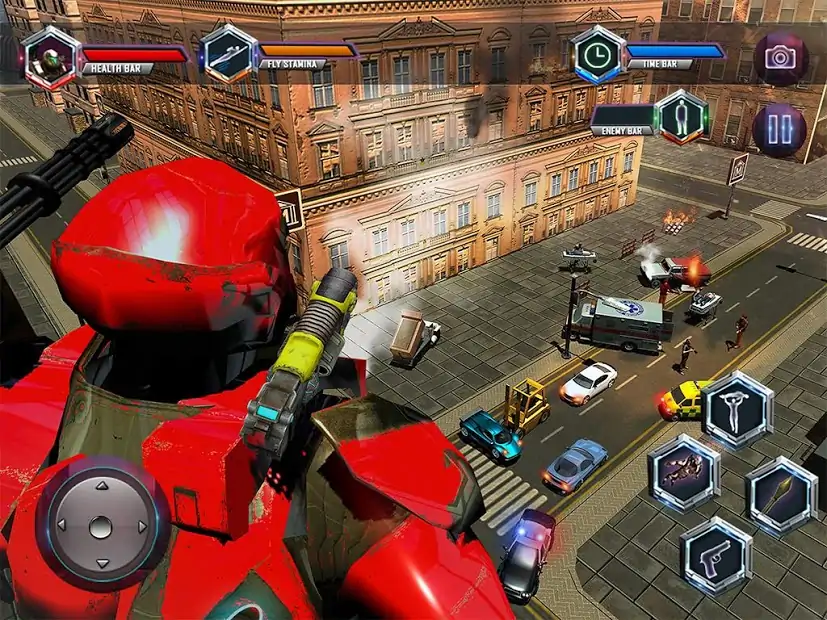The width and height of the screenshot is (827, 620).
Task: Launch the rocket missile attack
Action: tap(782, 495)
